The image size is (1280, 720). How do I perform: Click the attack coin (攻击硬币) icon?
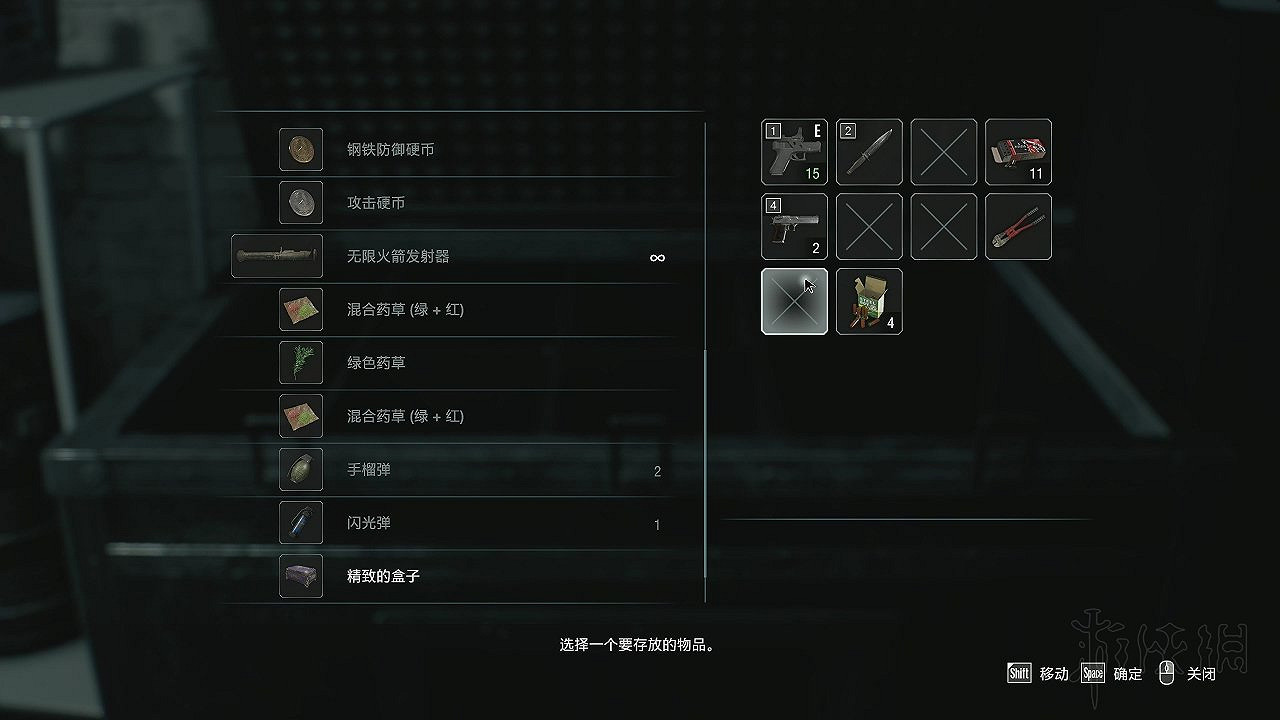pos(301,202)
